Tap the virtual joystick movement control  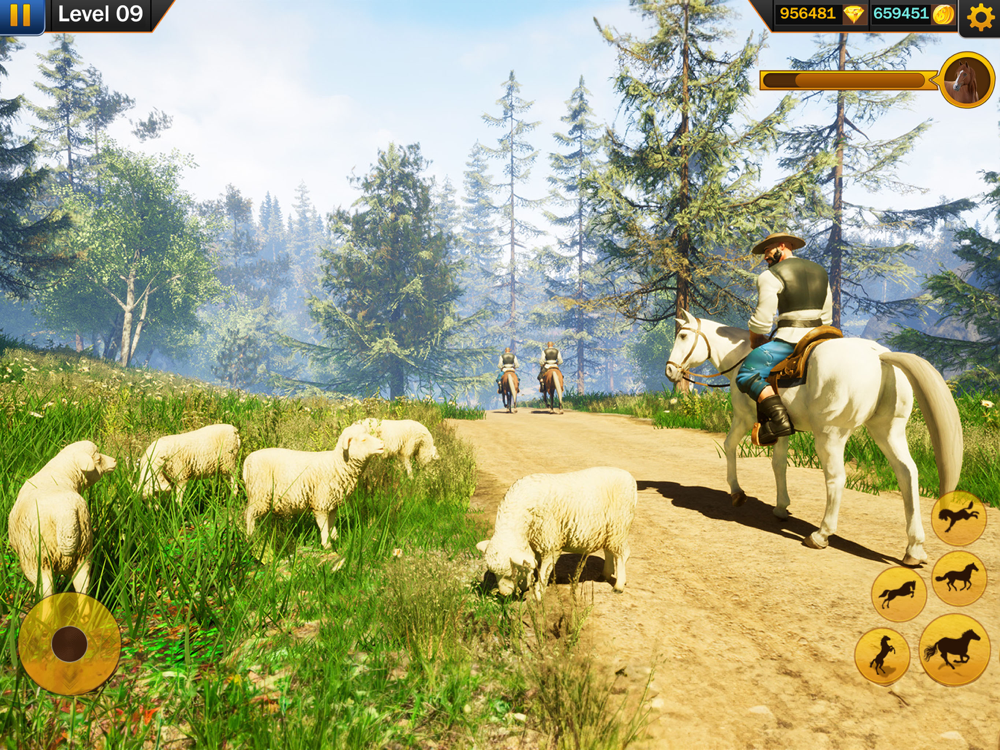tap(69, 643)
